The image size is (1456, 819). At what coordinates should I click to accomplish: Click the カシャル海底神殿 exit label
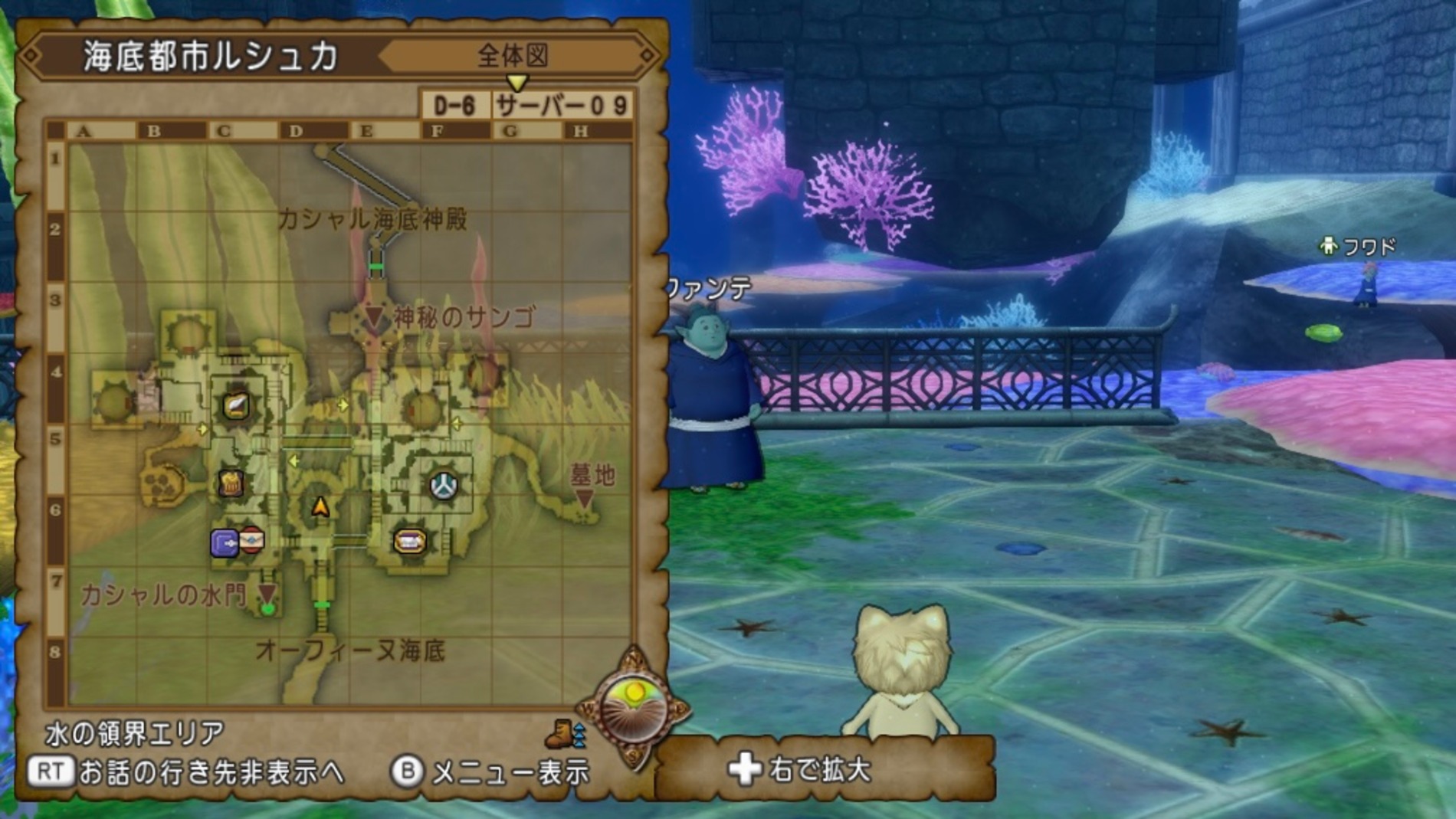click(374, 218)
